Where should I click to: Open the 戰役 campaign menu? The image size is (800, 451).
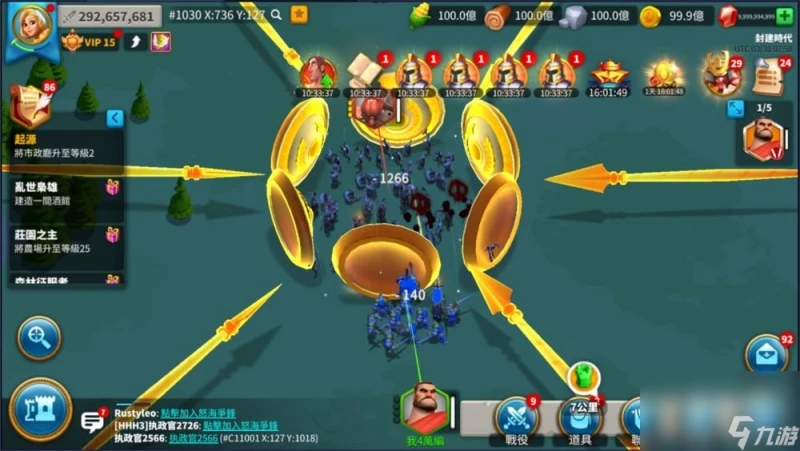click(516, 420)
